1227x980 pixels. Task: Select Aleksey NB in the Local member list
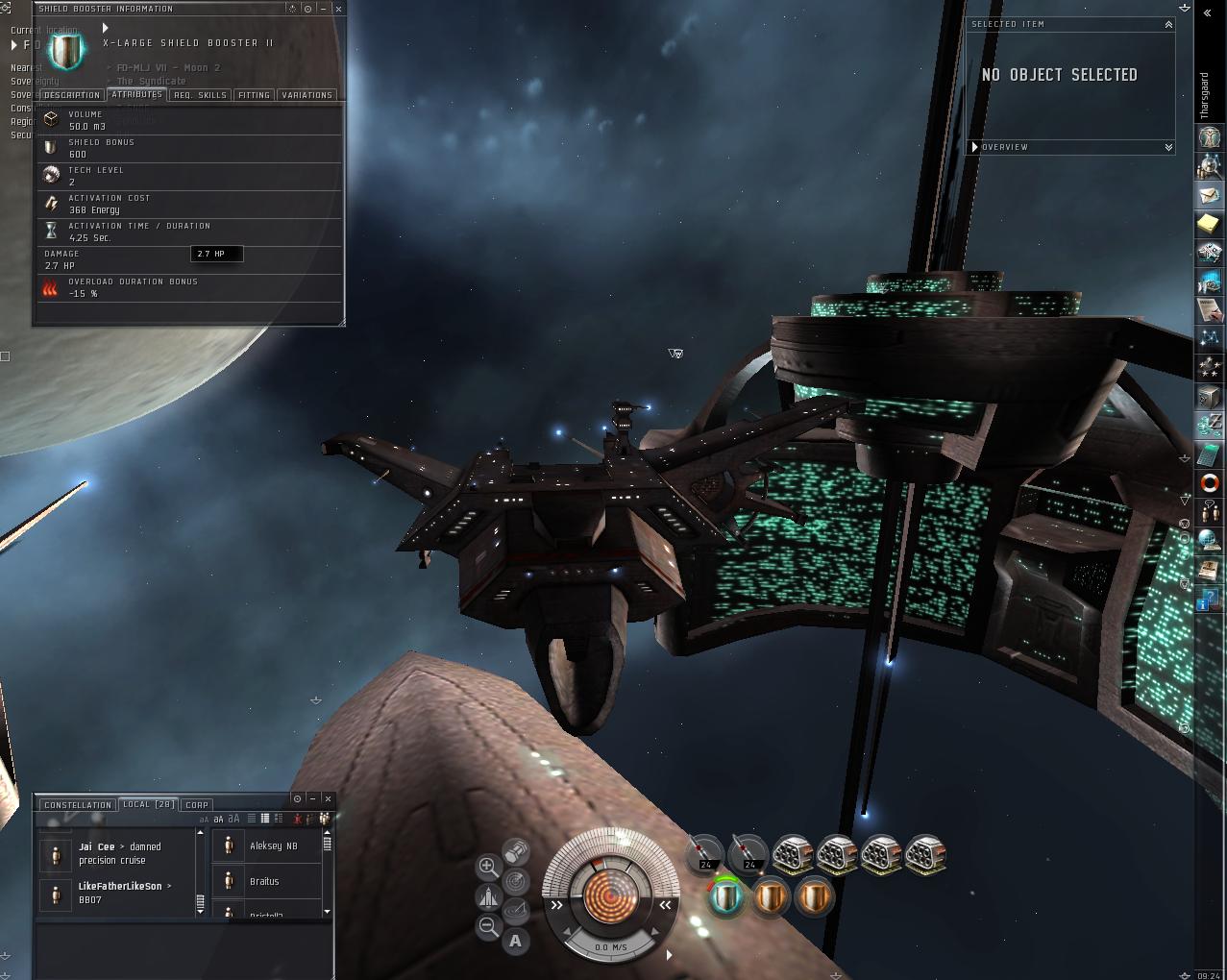point(274,846)
